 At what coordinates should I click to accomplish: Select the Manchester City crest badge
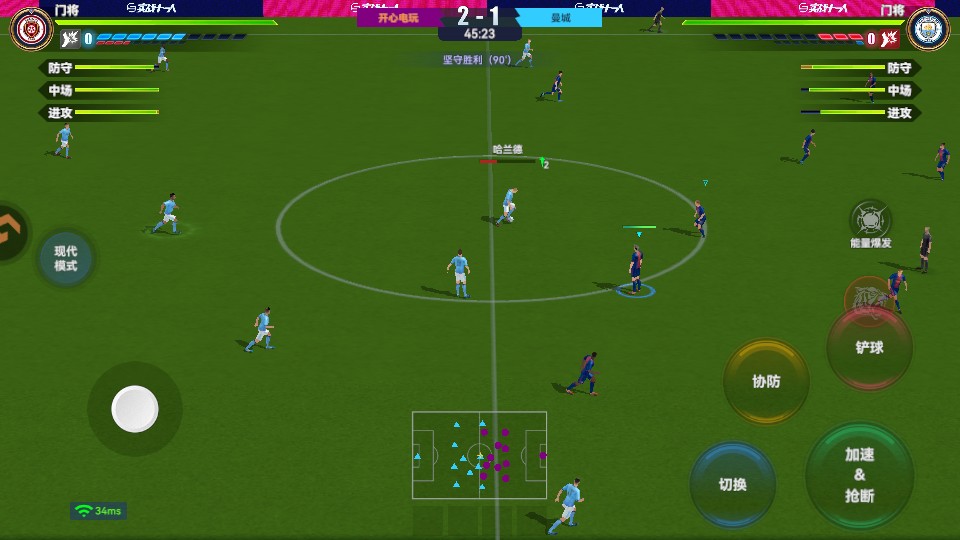928,29
